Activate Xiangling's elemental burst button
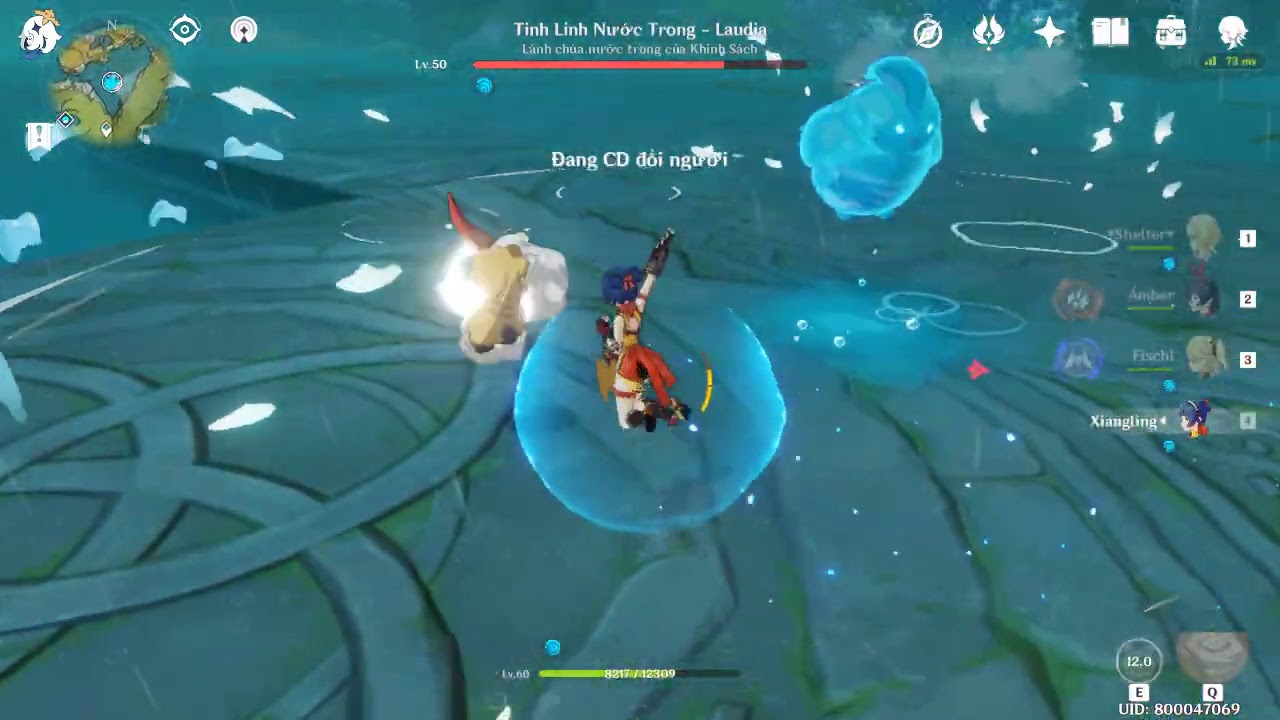Viewport: 1280px width, 720px height. (x=1212, y=656)
